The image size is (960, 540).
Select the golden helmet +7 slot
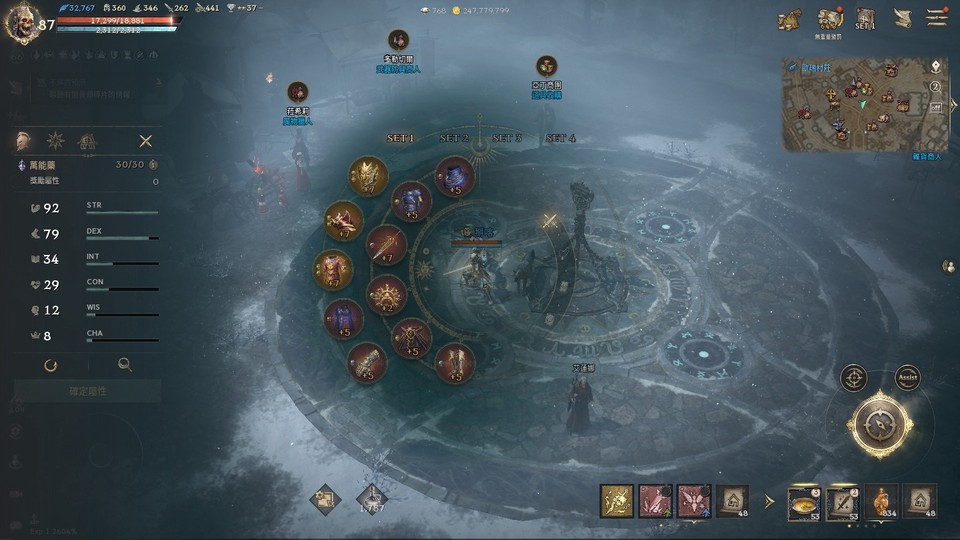click(368, 176)
